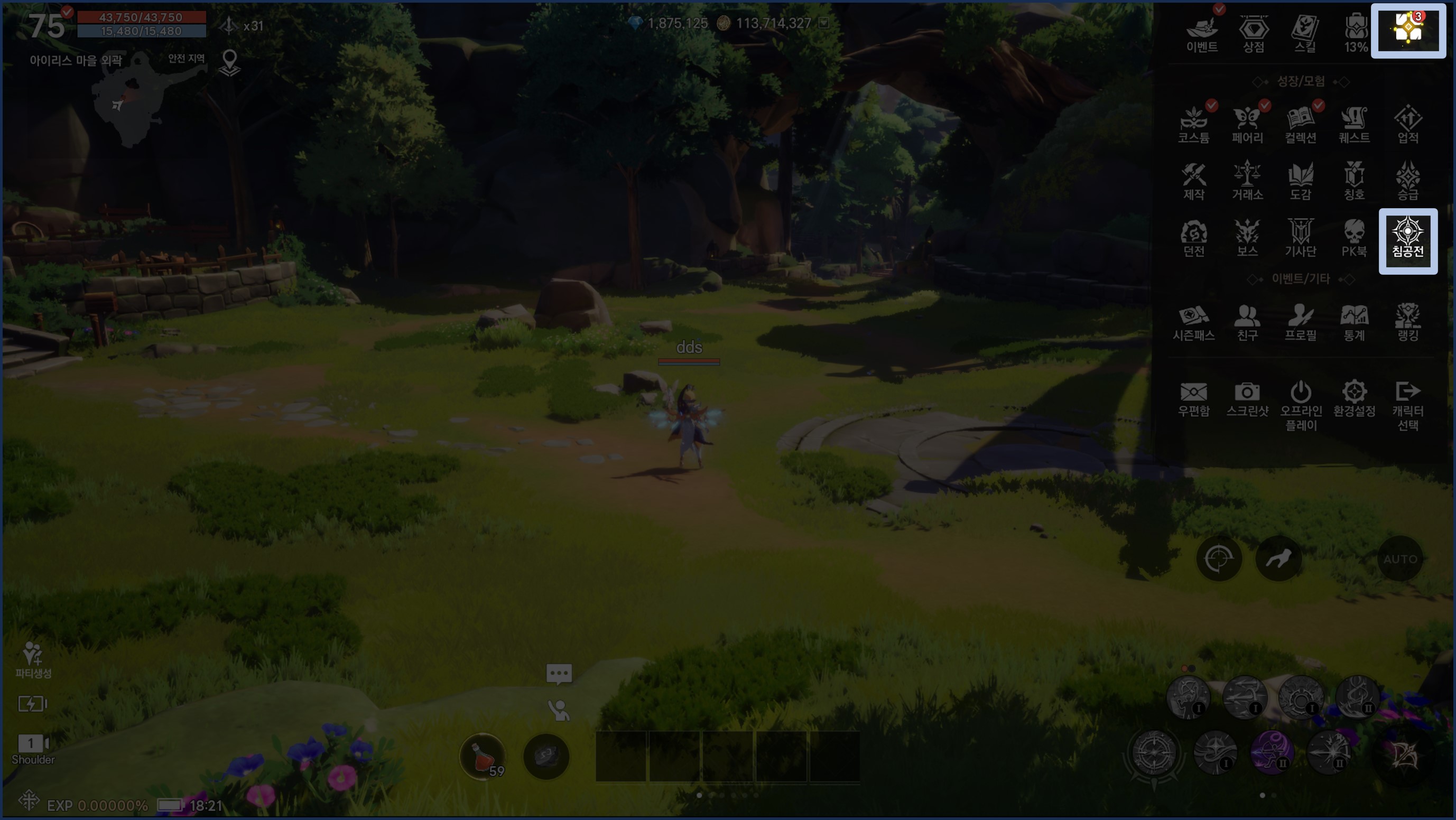Viewport: 1456px width, 820px height.
Task: Take a screenshot with 스크린샷 button
Action: [x=1247, y=398]
